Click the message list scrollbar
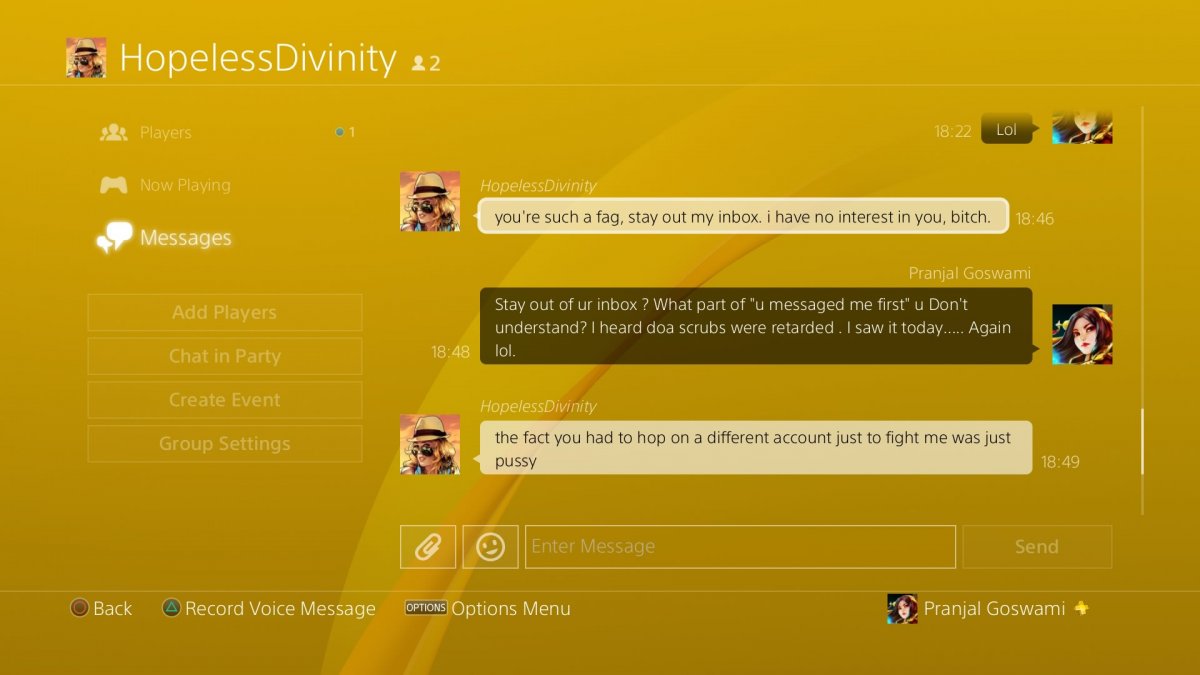Viewport: 1200px width, 675px height. (1142, 441)
